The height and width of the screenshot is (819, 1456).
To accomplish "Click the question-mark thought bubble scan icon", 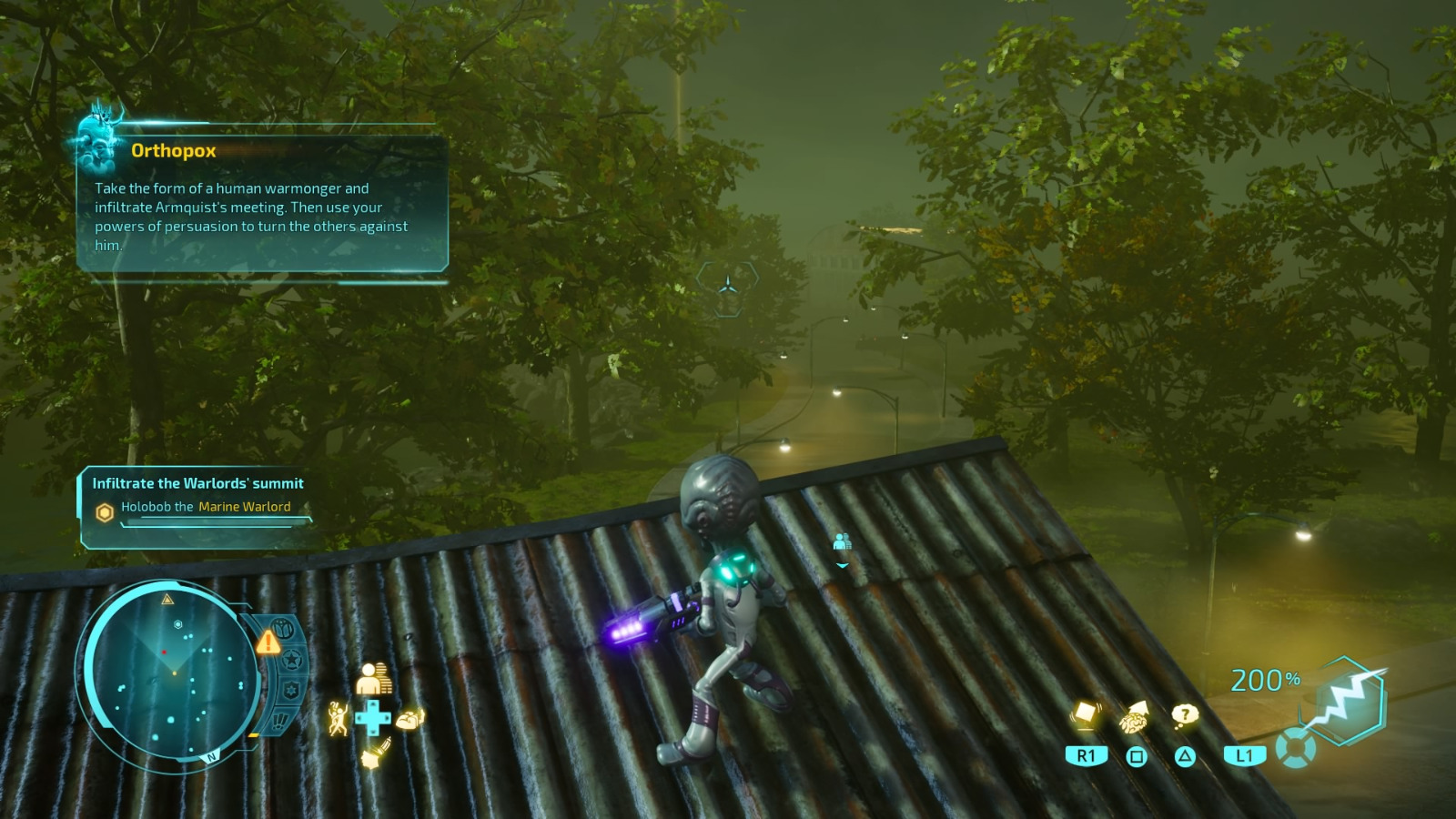I will pos(1185,714).
